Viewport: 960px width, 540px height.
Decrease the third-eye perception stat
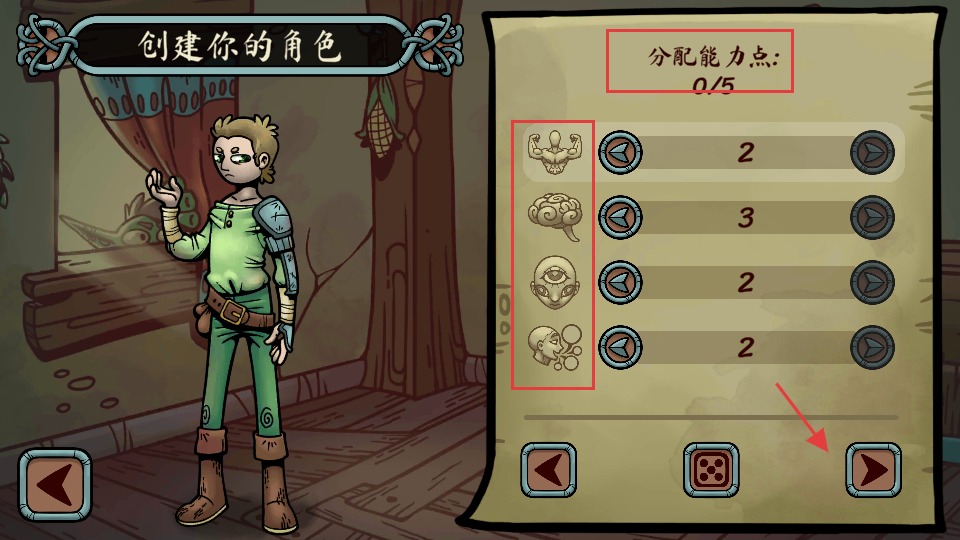point(620,282)
